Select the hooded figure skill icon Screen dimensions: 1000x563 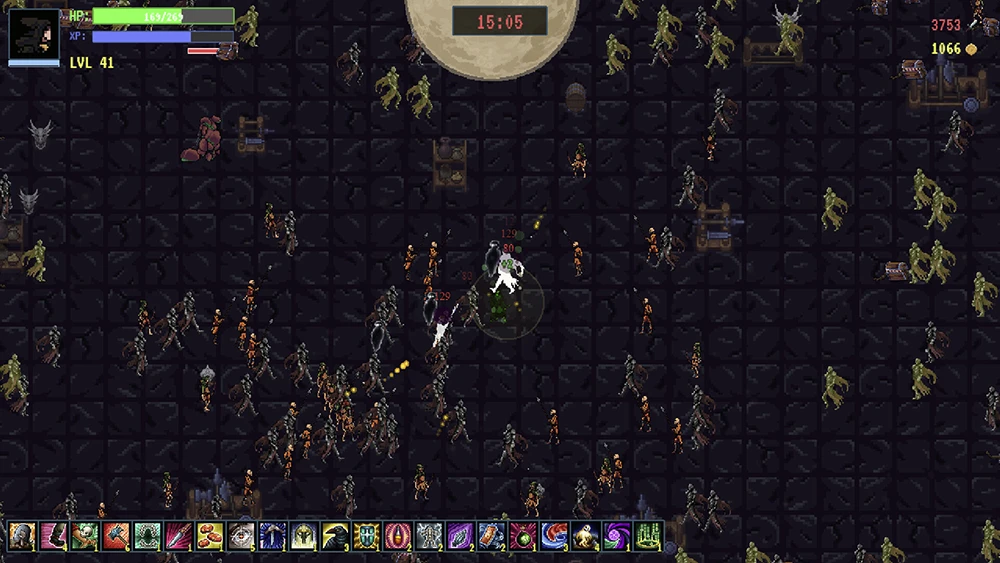pos(22,536)
